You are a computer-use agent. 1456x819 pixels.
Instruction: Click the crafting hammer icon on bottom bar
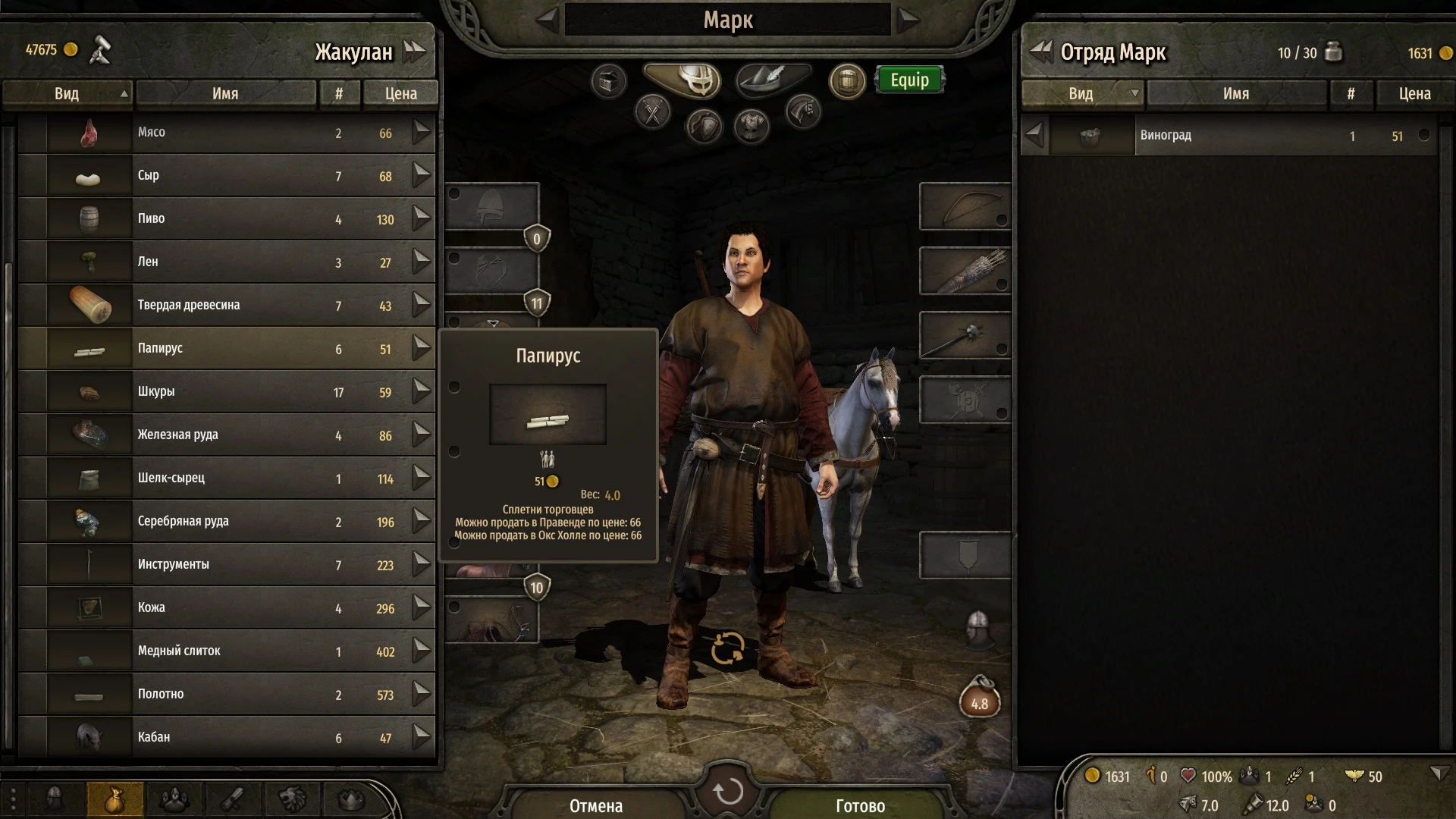tap(234, 798)
